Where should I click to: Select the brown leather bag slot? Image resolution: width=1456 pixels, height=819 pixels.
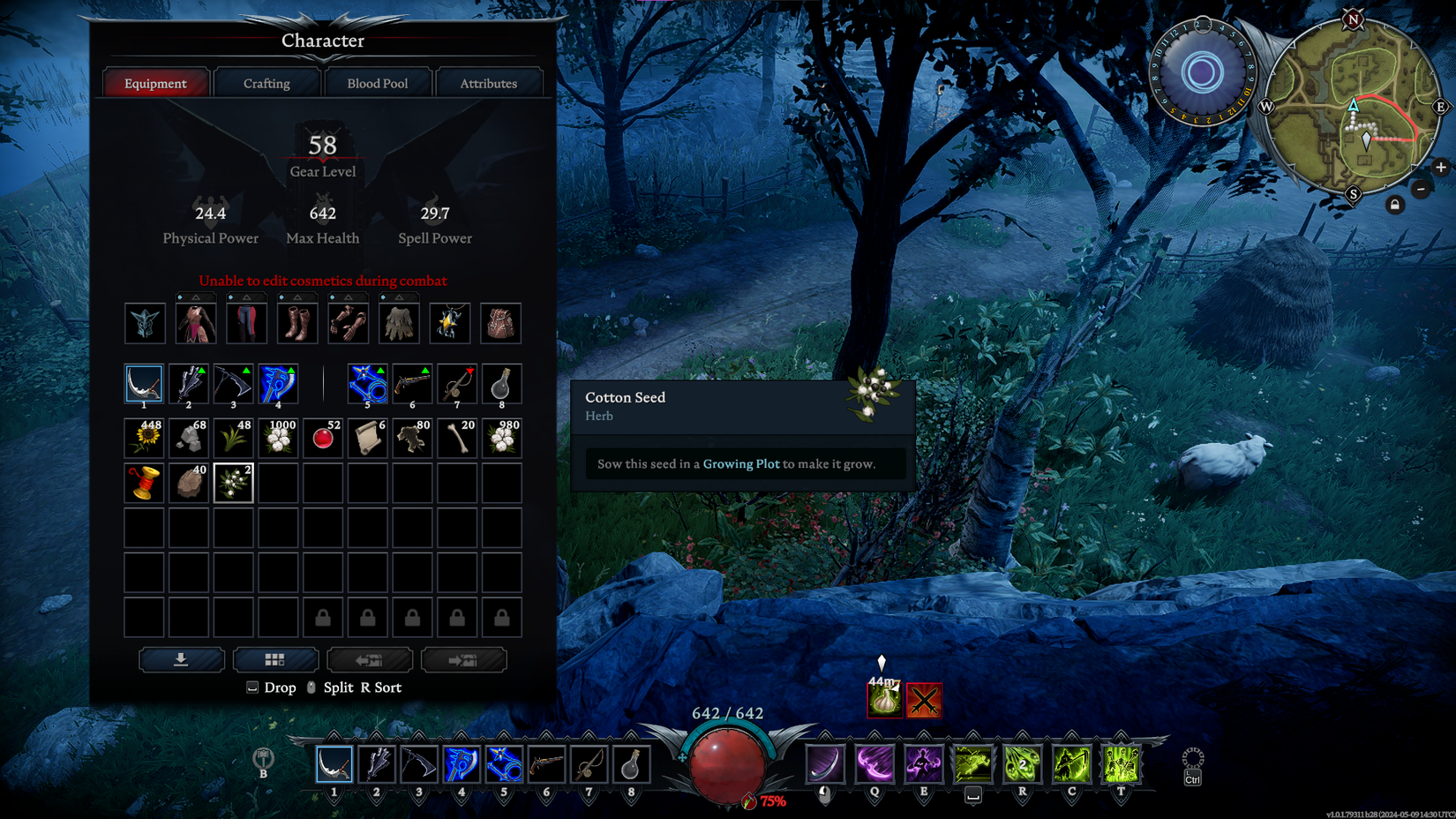click(500, 324)
